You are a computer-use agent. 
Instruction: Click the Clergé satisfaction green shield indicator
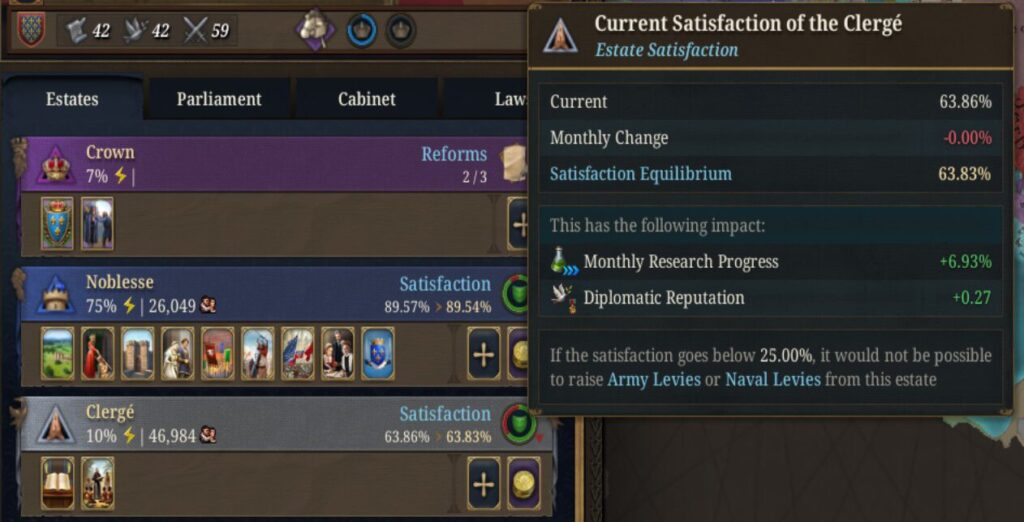pos(518,424)
